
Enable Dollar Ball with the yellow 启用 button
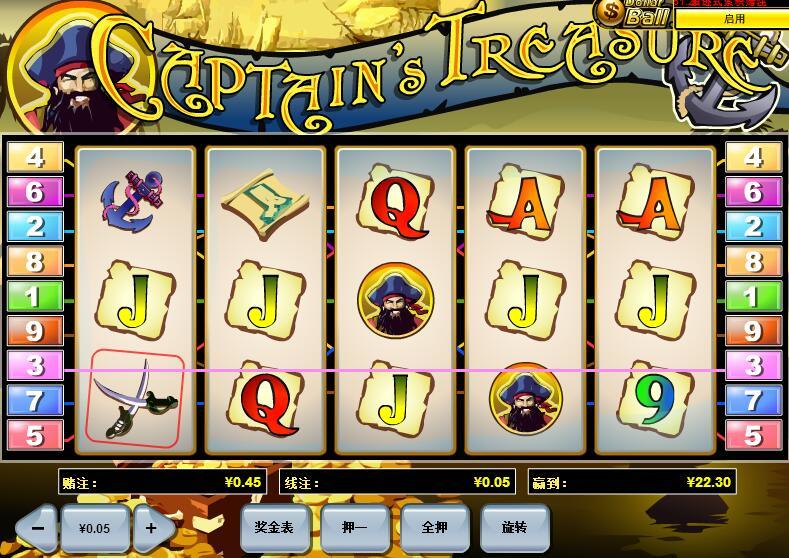tap(733, 18)
